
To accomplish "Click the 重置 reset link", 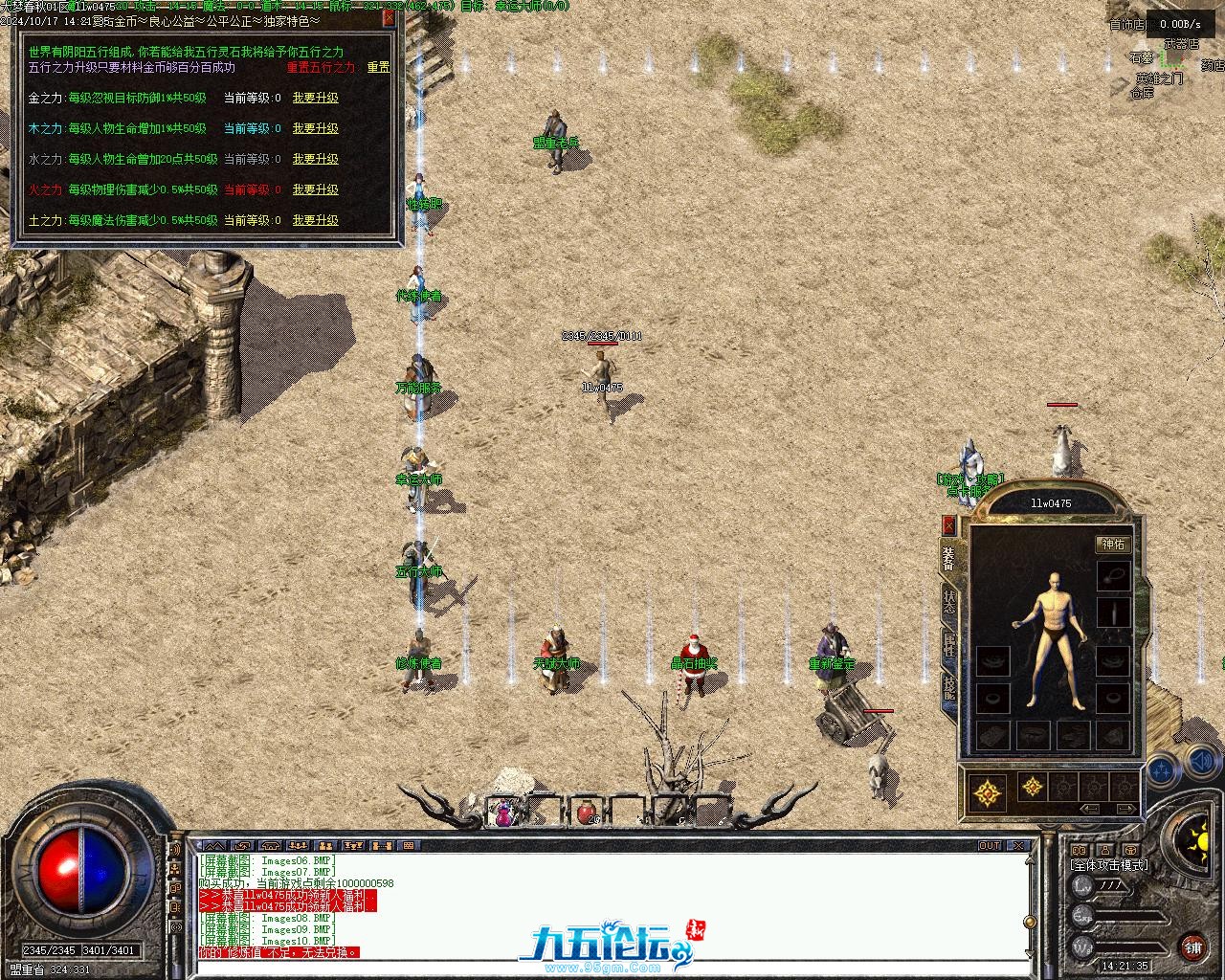I will (378, 68).
